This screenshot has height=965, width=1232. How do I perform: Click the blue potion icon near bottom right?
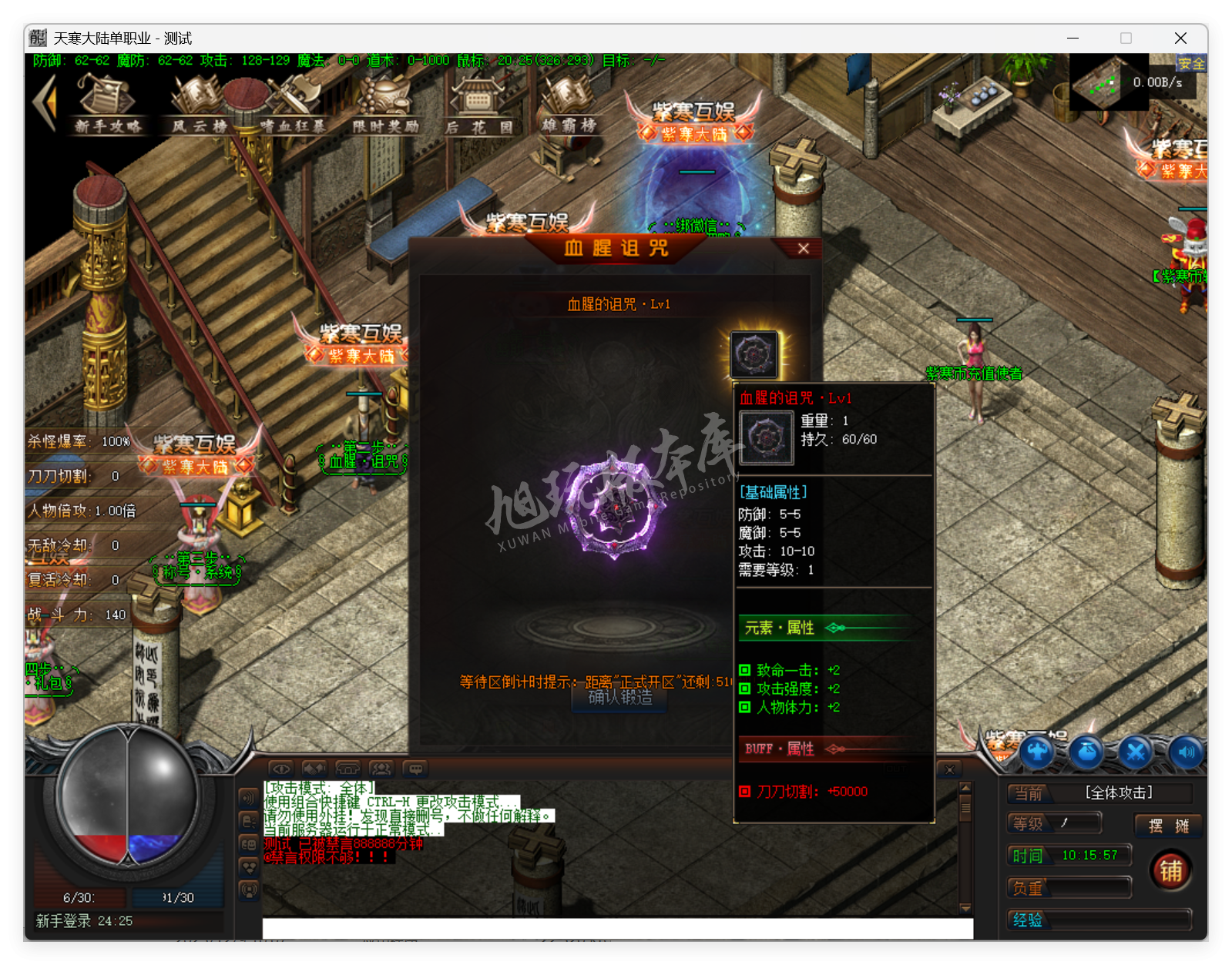[1086, 753]
